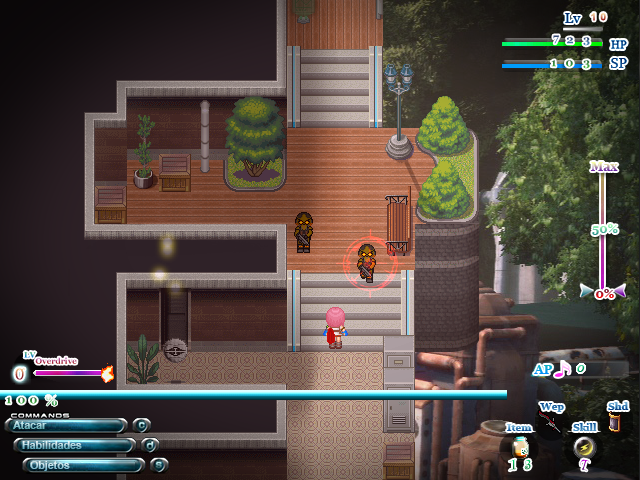Select the shield in the Shd slot
The image size is (640, 480).
[x=616, y=424]
